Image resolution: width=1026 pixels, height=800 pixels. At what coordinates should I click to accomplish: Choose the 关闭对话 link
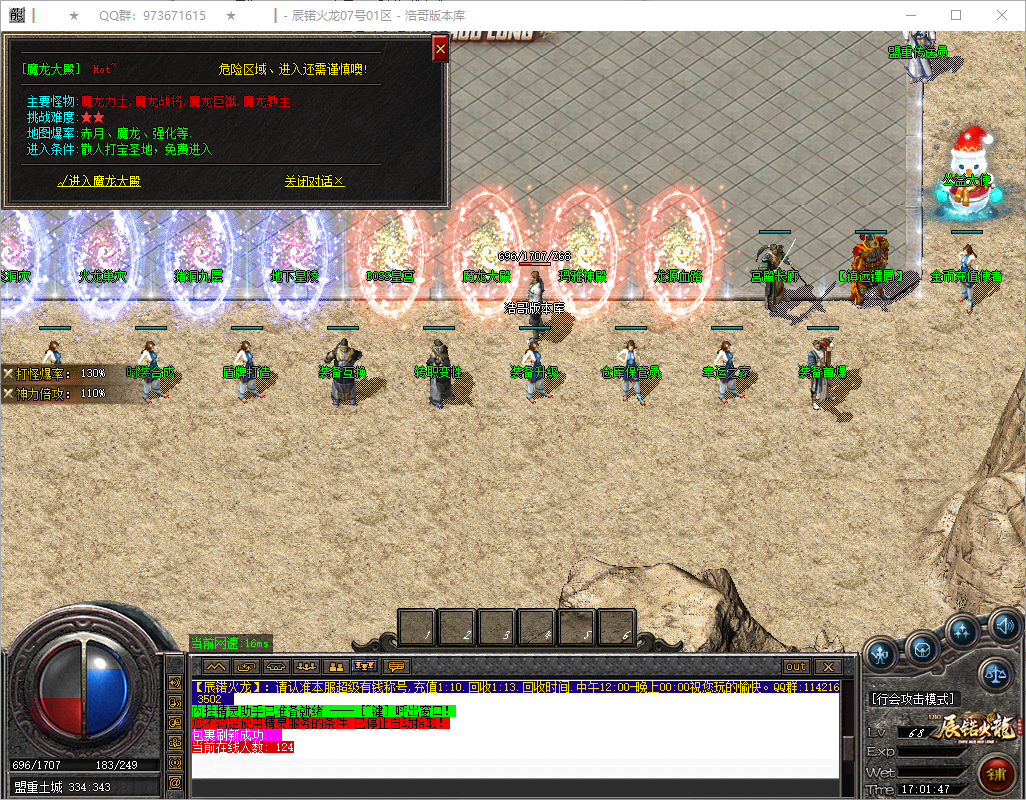(314, 181)
